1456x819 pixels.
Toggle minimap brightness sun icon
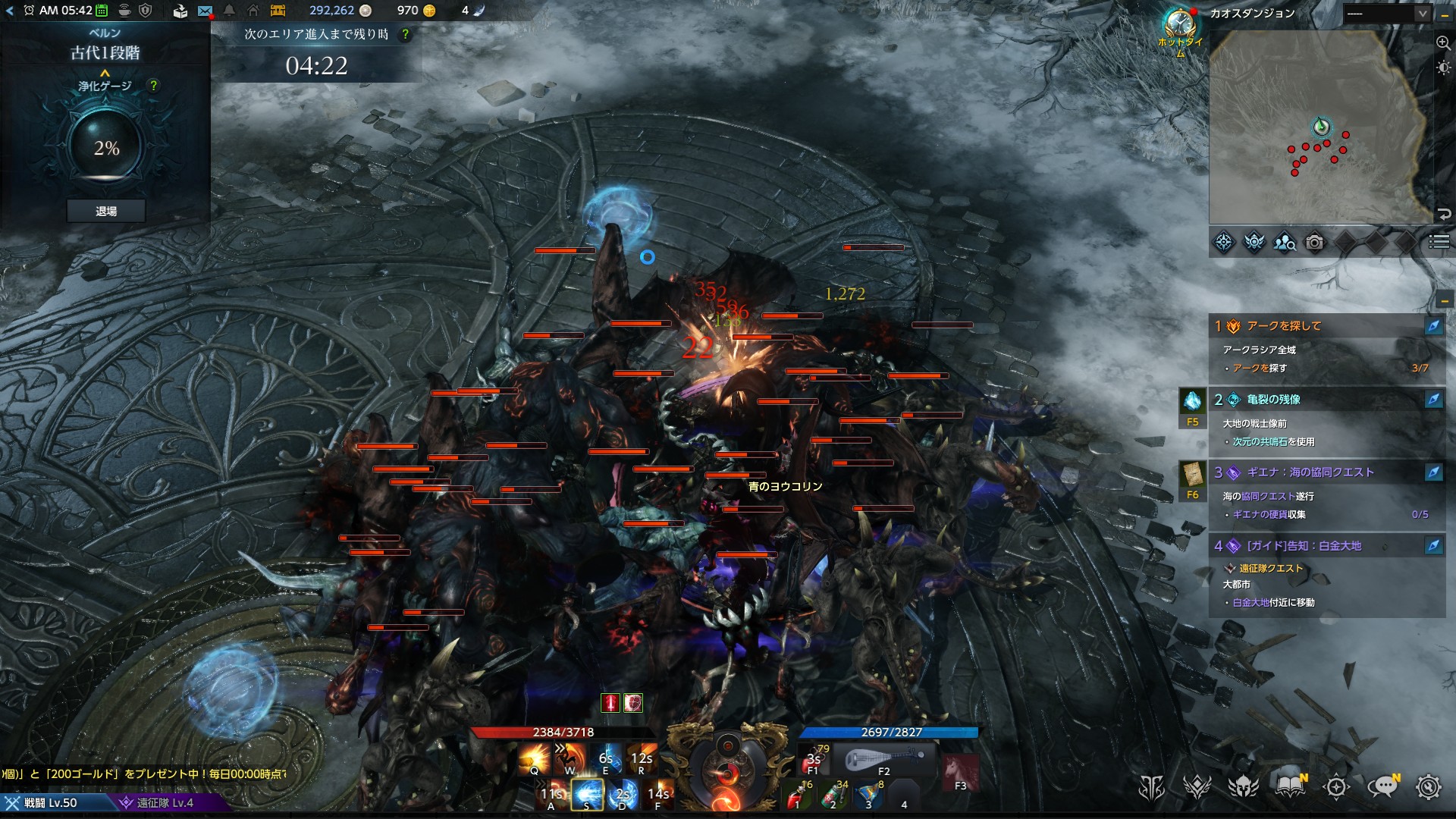(1443, 67)
